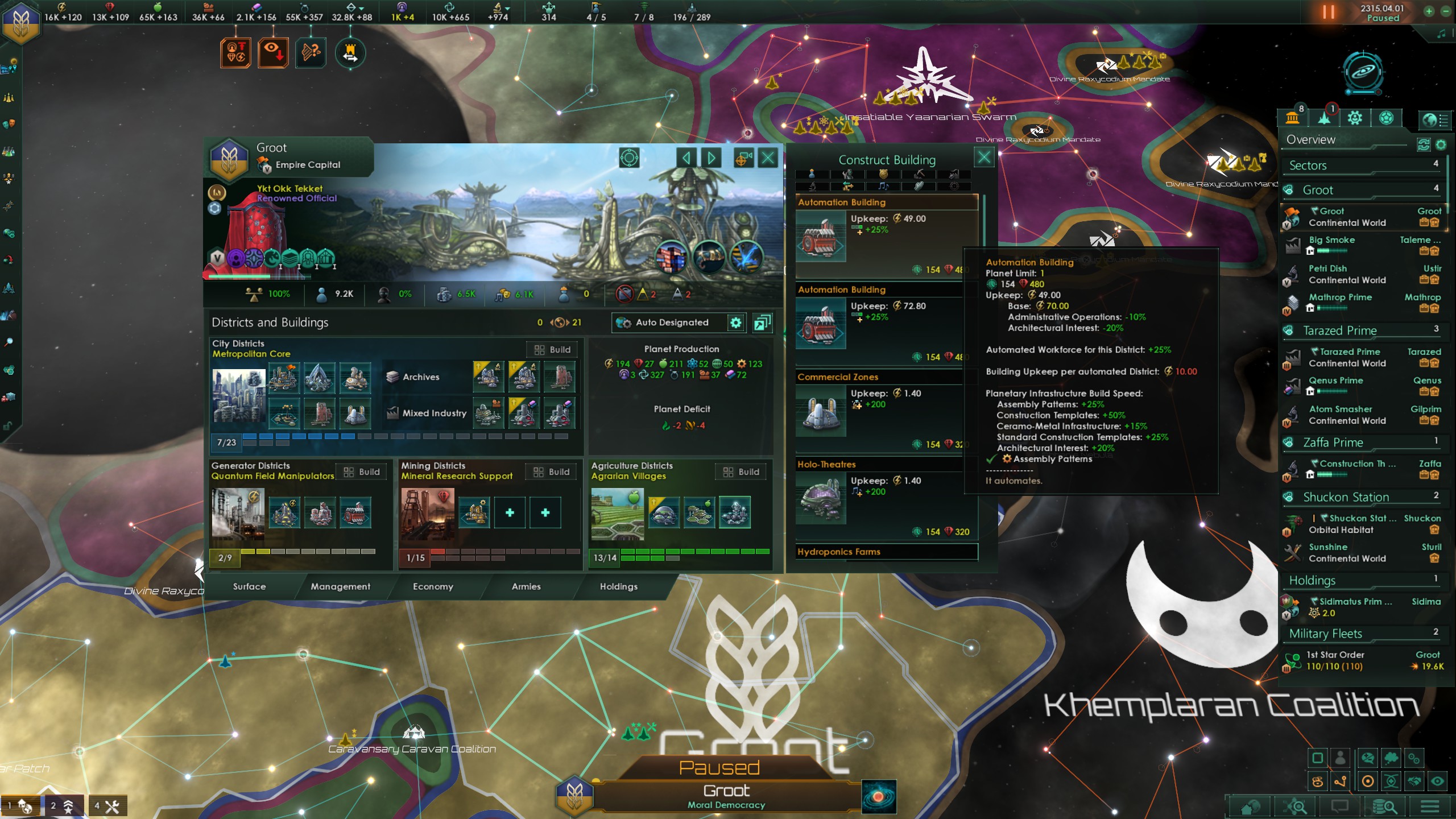Screen dimensions: 1456x819
Task: Click Build for Generator Districts
Action: point(362,471)
